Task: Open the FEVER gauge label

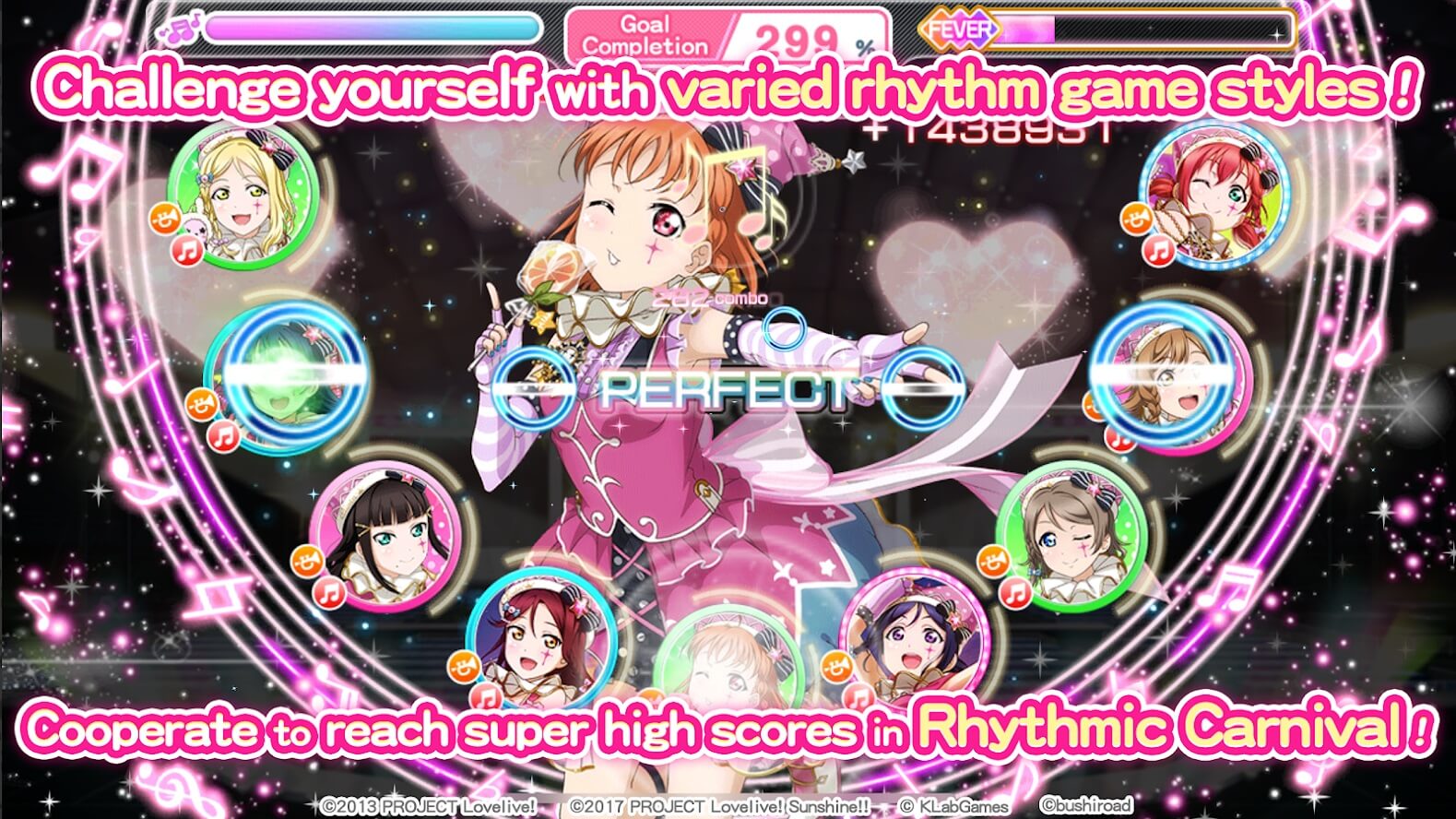Action: coord(959,30)
